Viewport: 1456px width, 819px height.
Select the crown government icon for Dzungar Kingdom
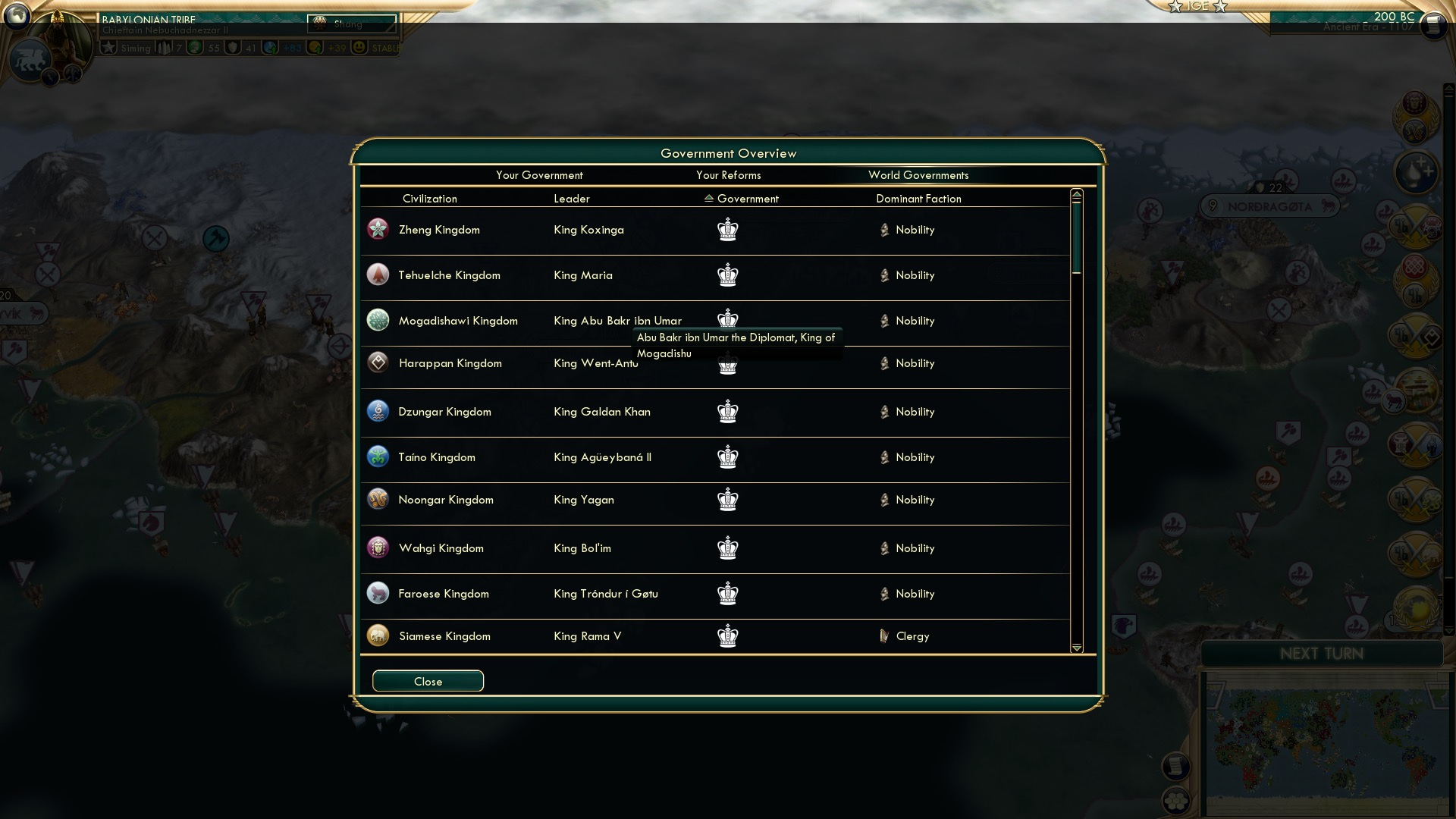(x=728, y=412)
